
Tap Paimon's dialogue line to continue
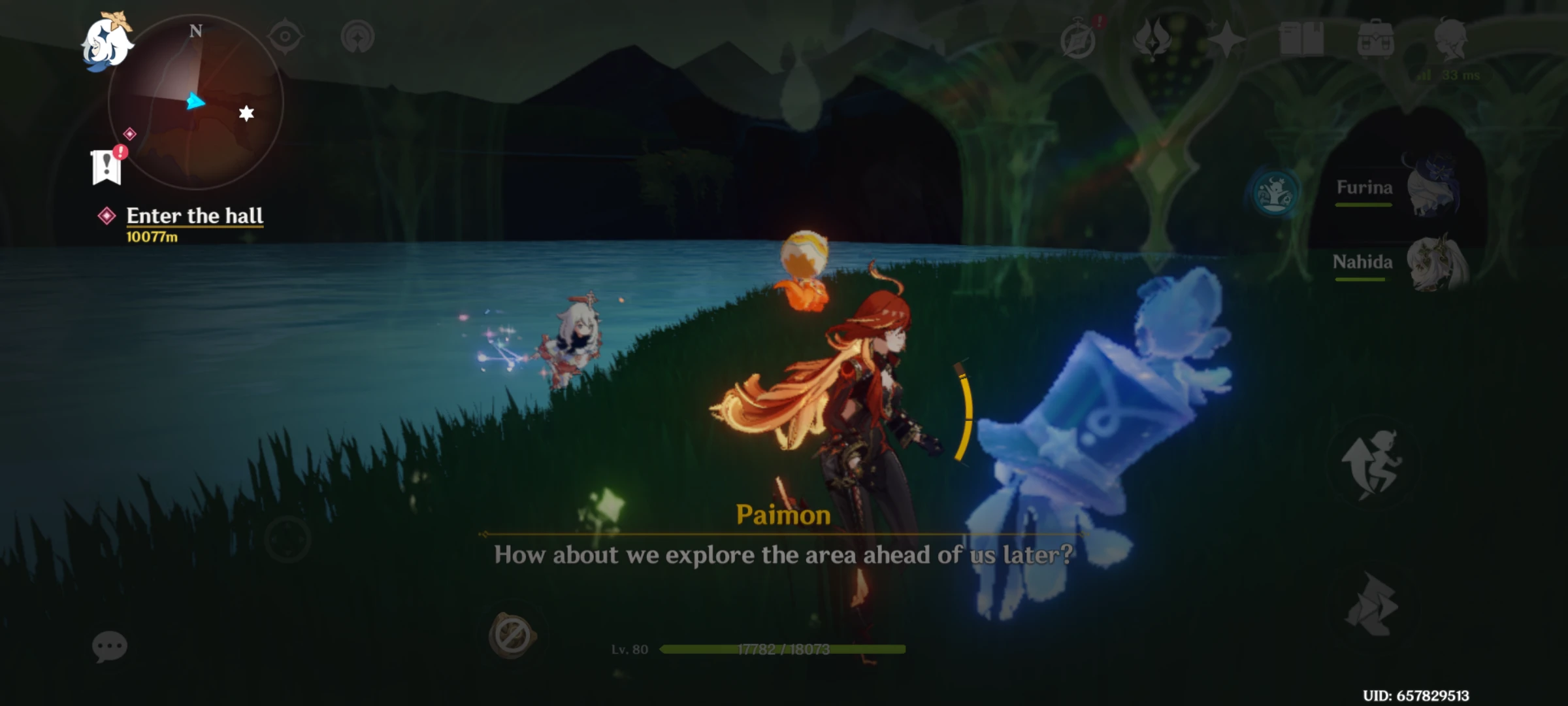coord(783,554)
